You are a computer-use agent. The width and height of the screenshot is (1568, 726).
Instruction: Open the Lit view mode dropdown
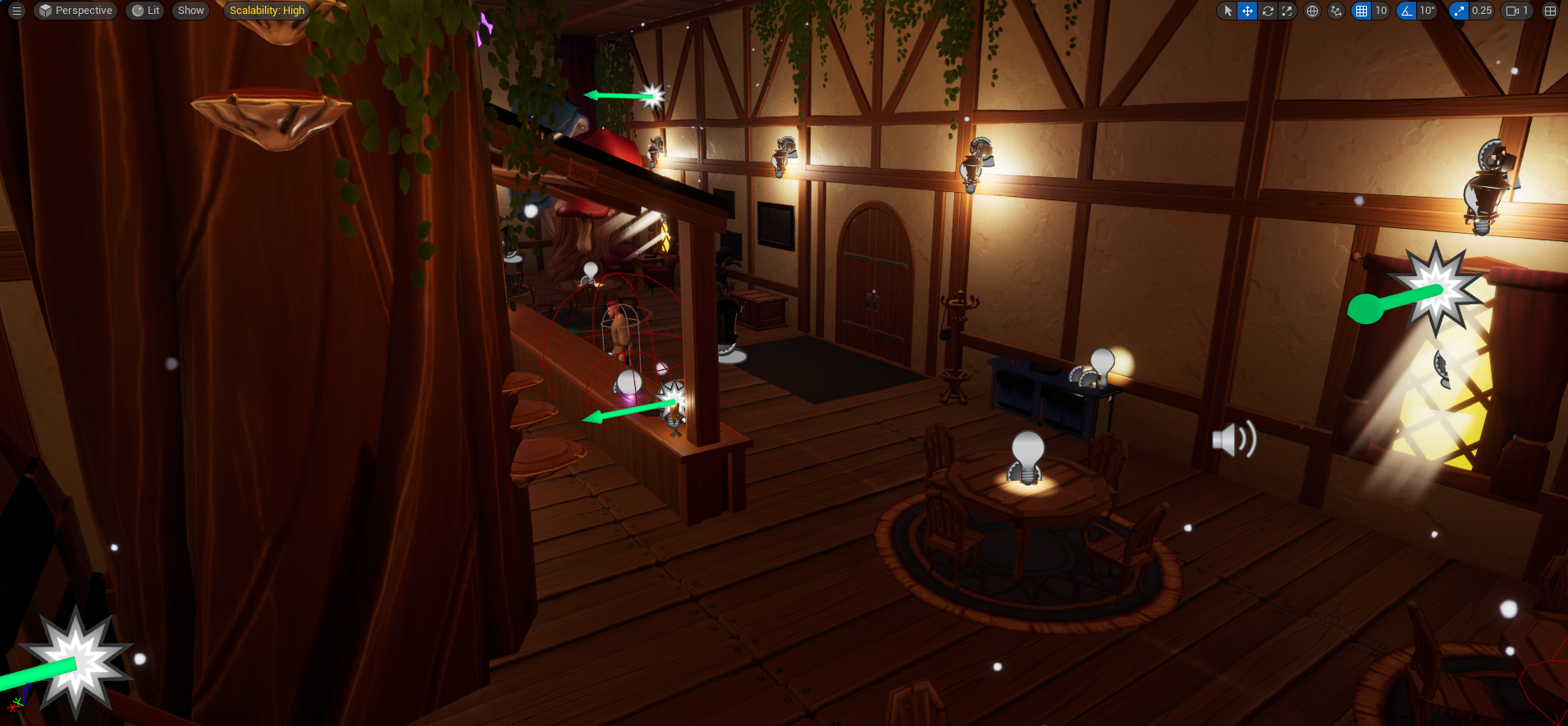point(144,11)
